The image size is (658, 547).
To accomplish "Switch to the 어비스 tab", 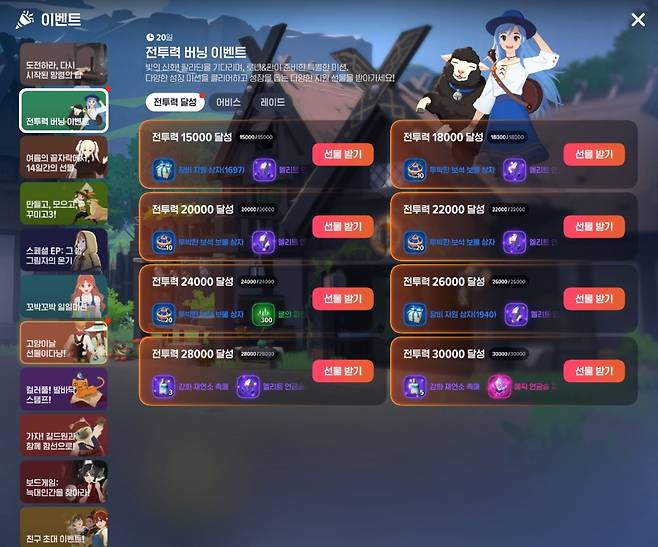I will click(x=228, y=102).
